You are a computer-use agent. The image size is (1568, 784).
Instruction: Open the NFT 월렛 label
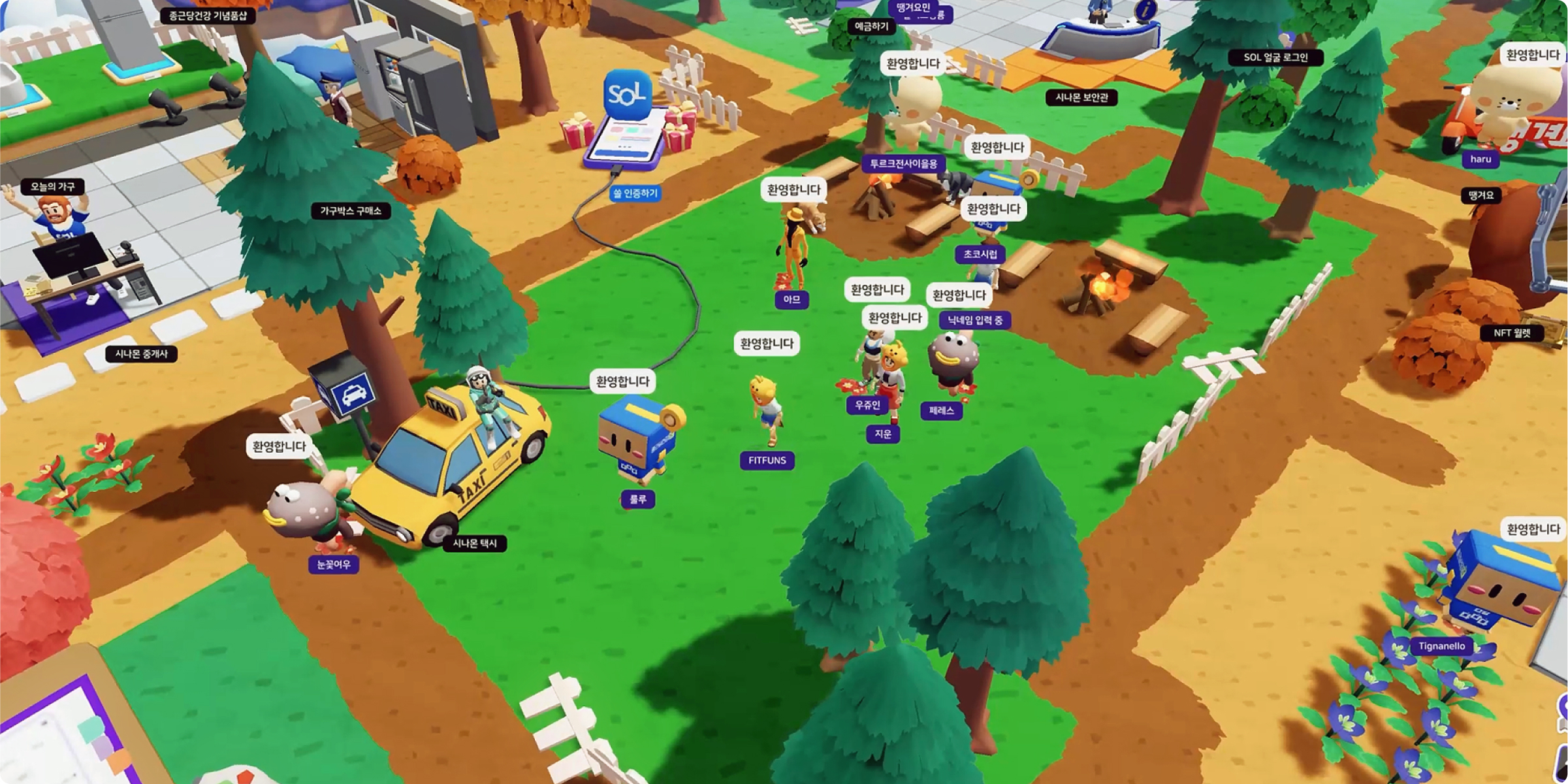click(x=1512, y=333)
